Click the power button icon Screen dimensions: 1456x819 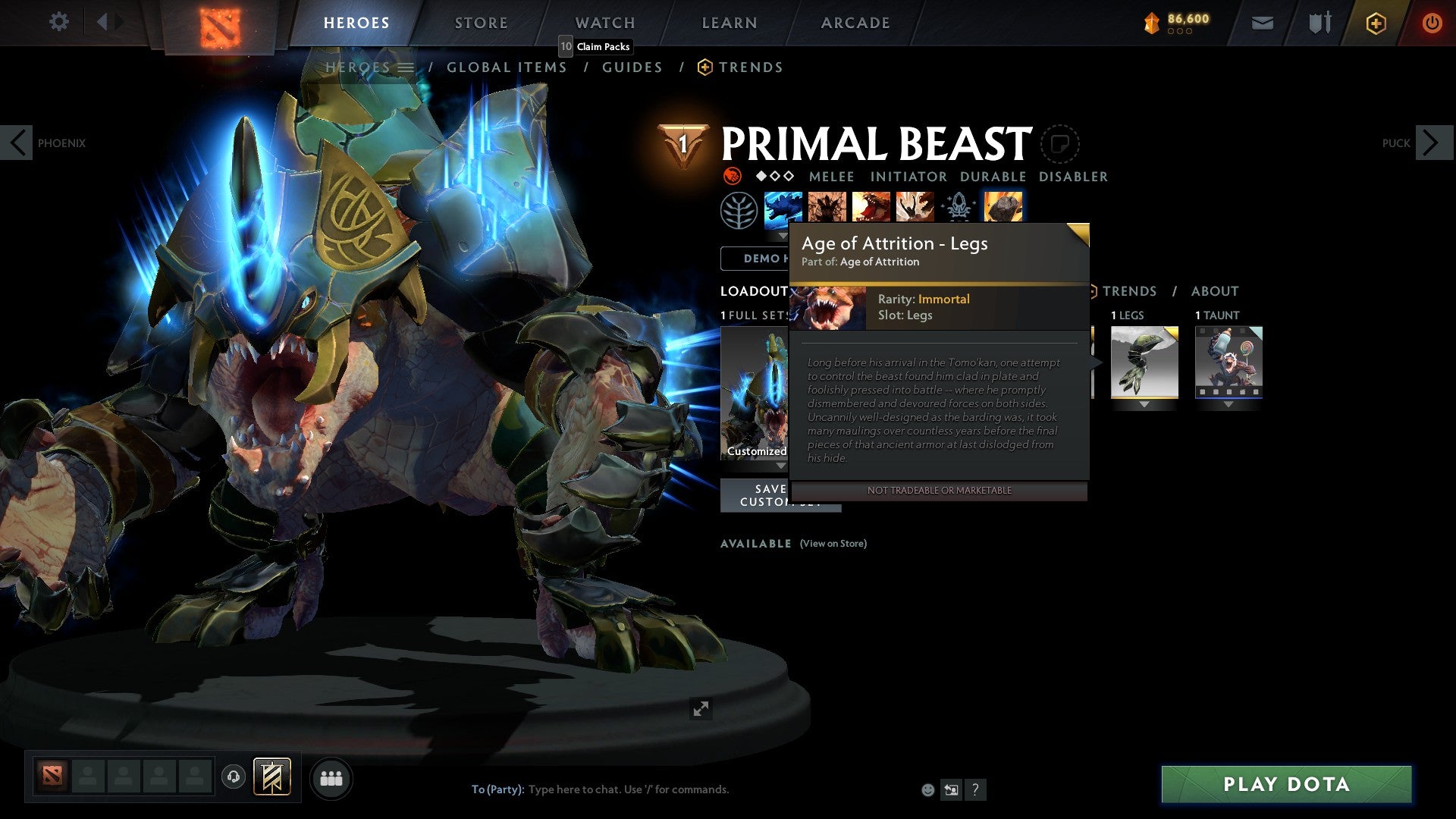tap(1432, 22)
